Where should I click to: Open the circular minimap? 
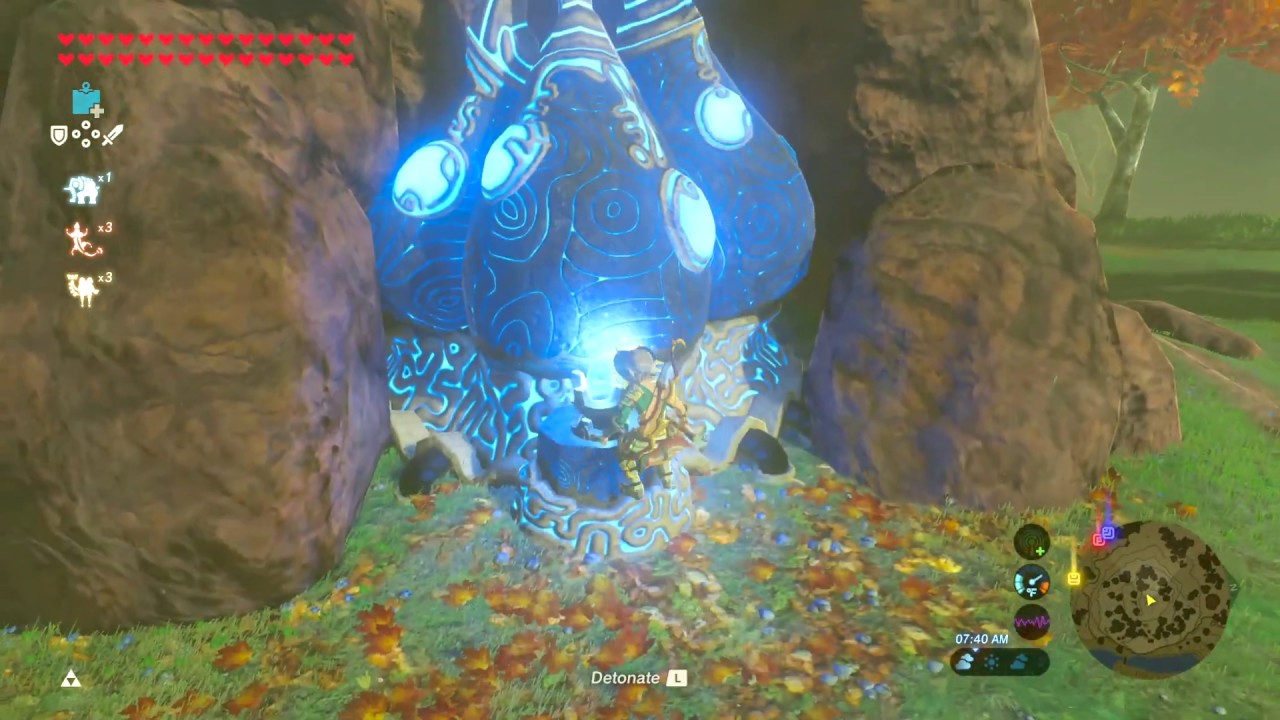tap(1151, 599)
